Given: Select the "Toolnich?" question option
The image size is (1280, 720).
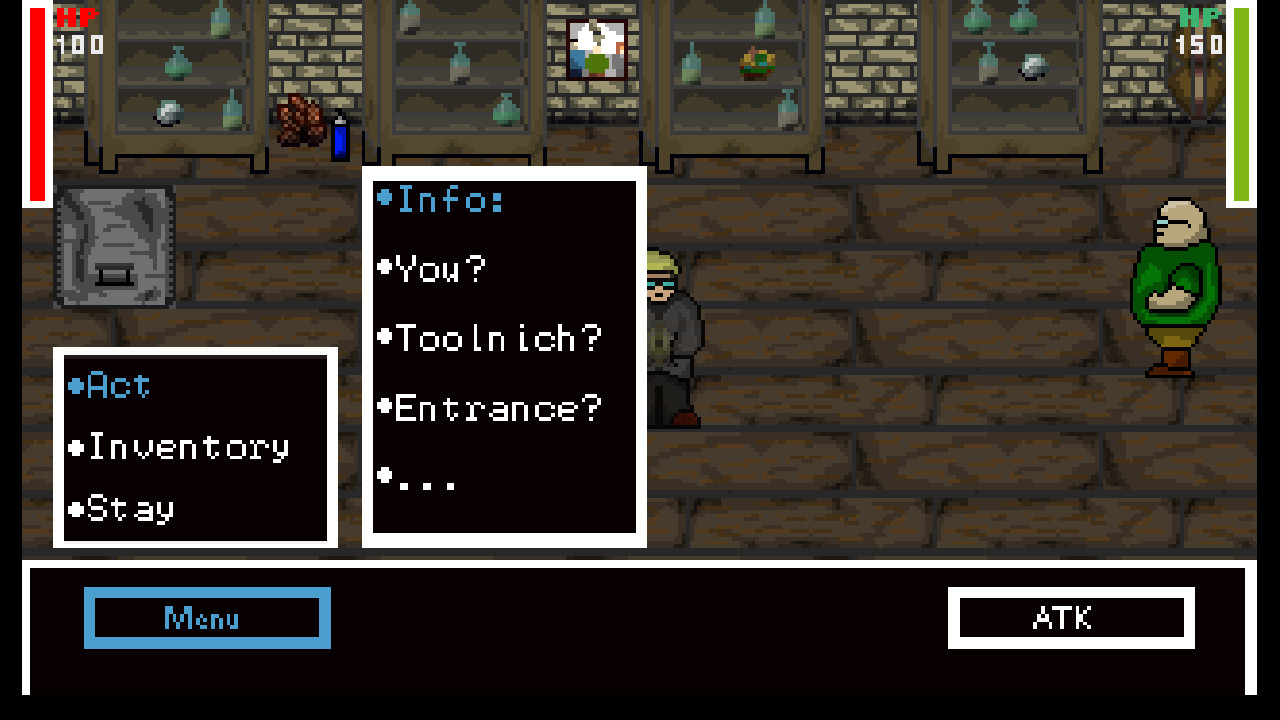Looking at the screenshot, I should 492,338.
